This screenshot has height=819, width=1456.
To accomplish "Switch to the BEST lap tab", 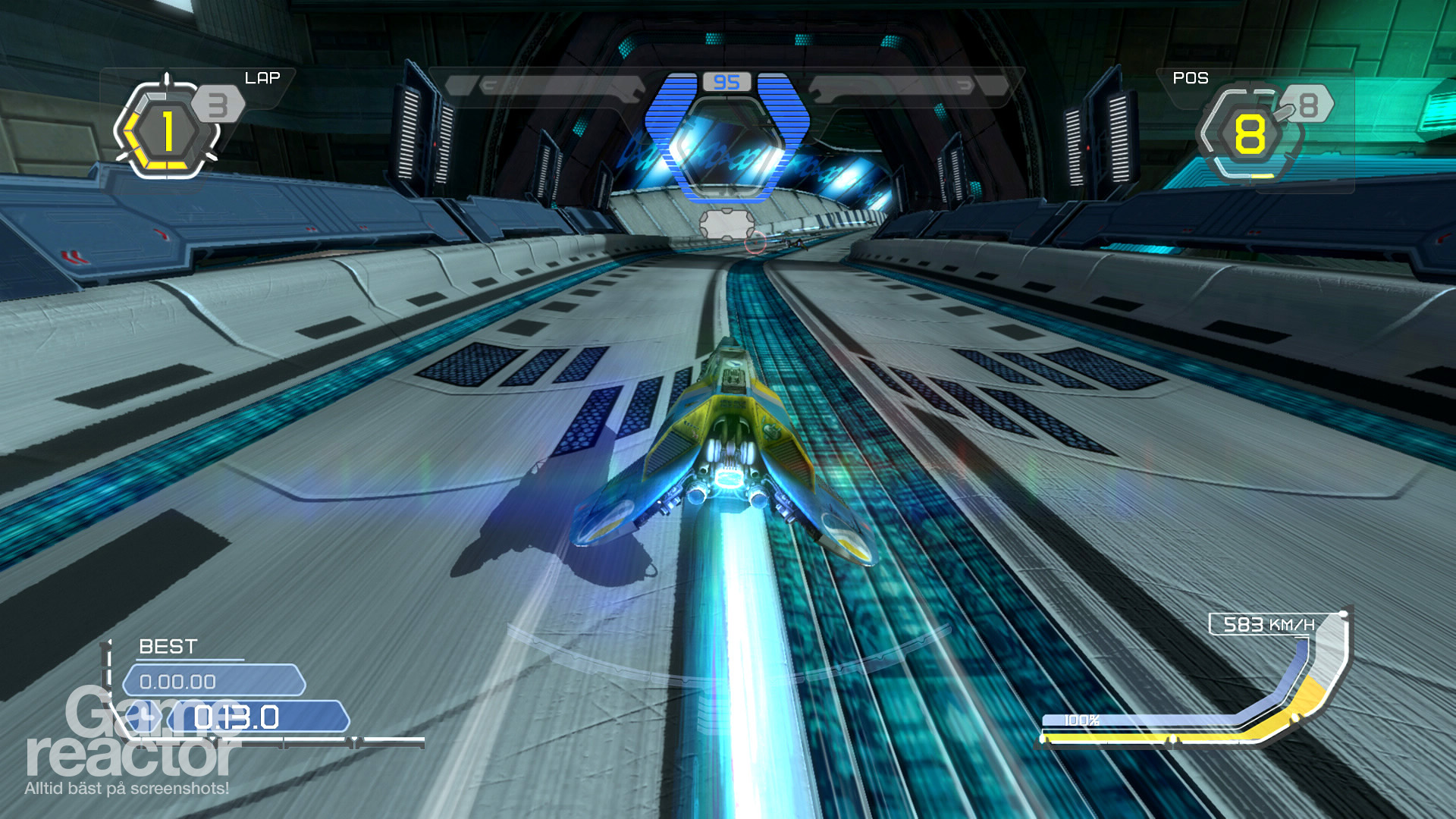I will coord(168,647).
